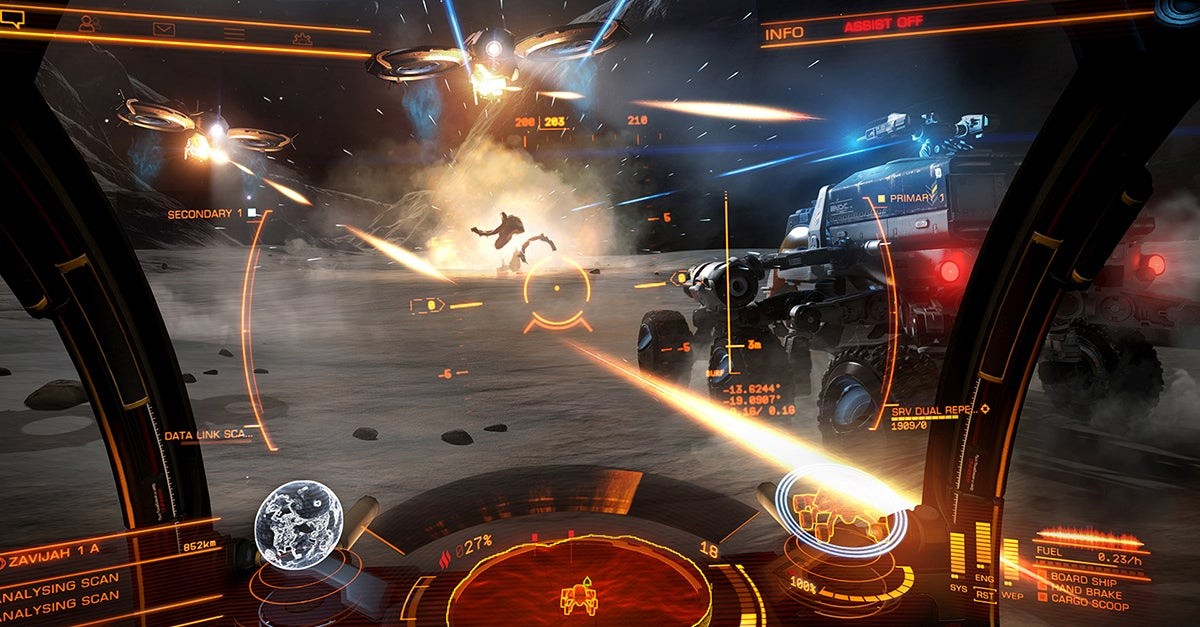
Task: Open the gear settings tab
Action: tap(302, 38)
